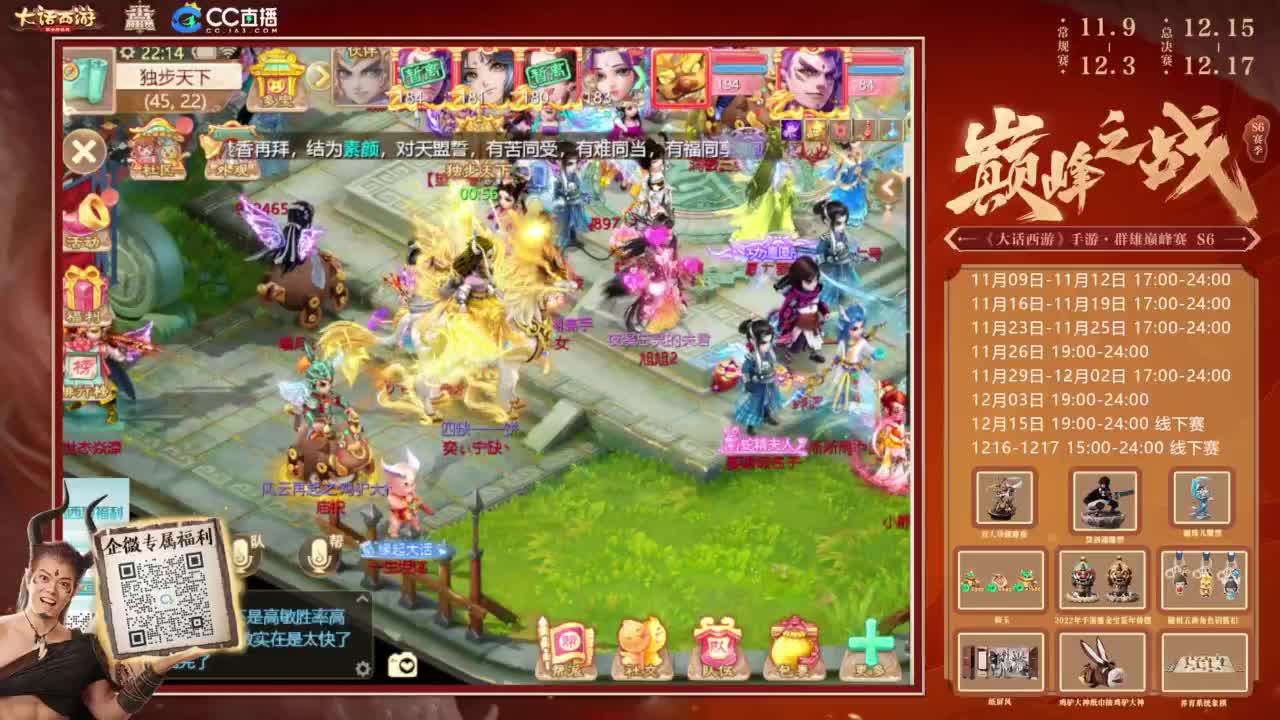Collapse the chat box with the up chevron

362,598
